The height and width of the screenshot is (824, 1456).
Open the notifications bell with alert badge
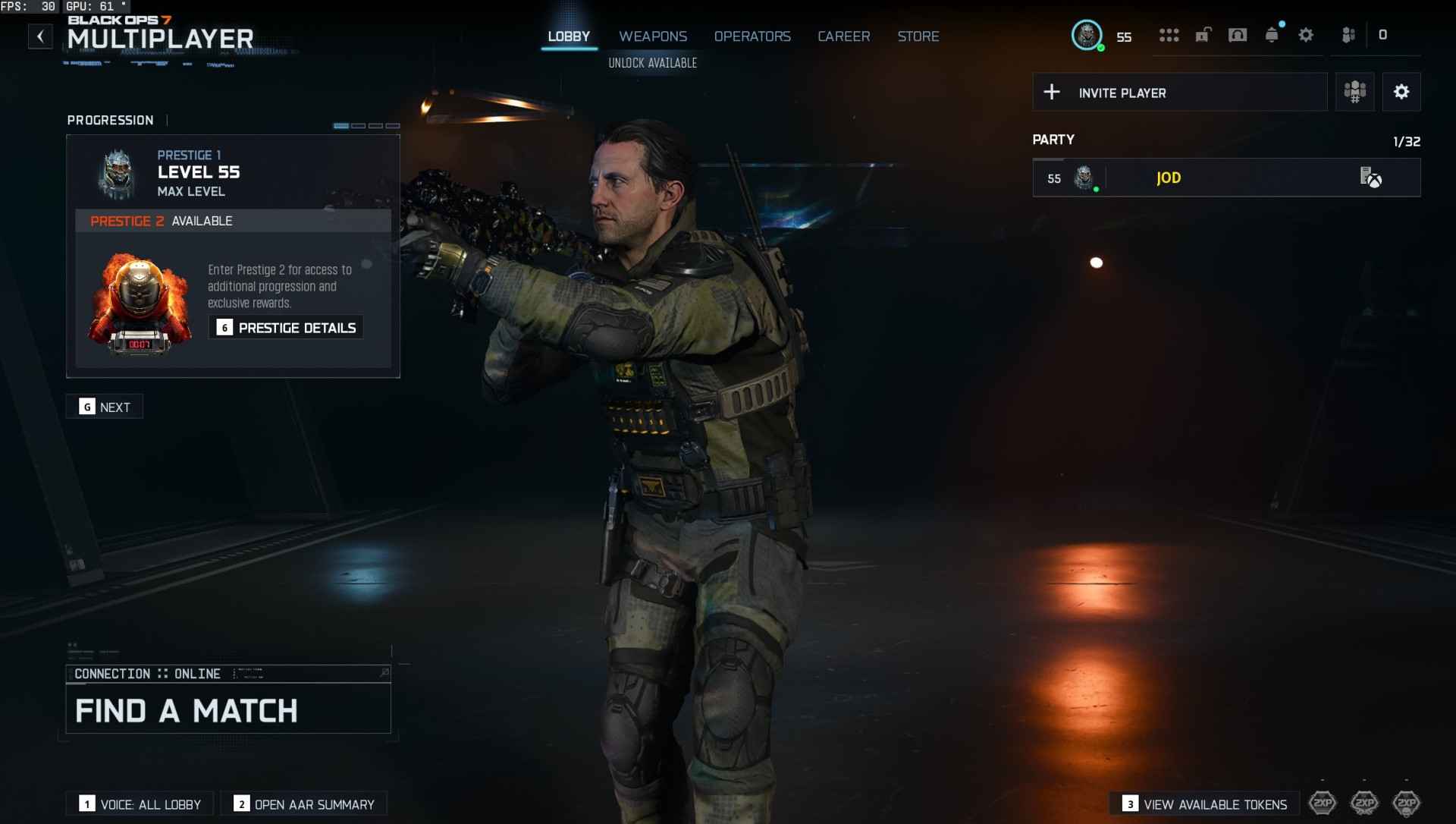tap(1270, 34)
